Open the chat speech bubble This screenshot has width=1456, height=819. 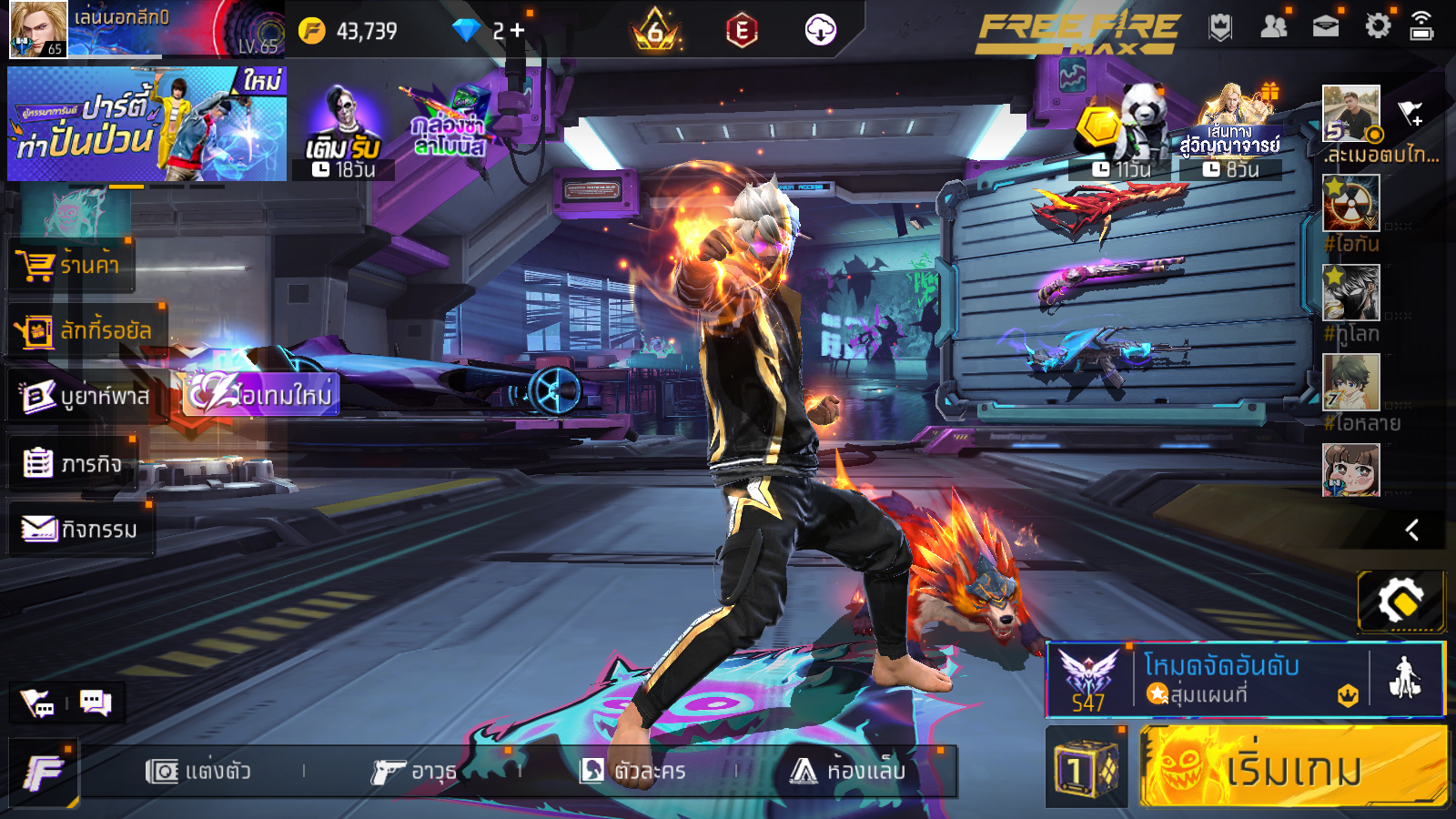click(96, 703)
